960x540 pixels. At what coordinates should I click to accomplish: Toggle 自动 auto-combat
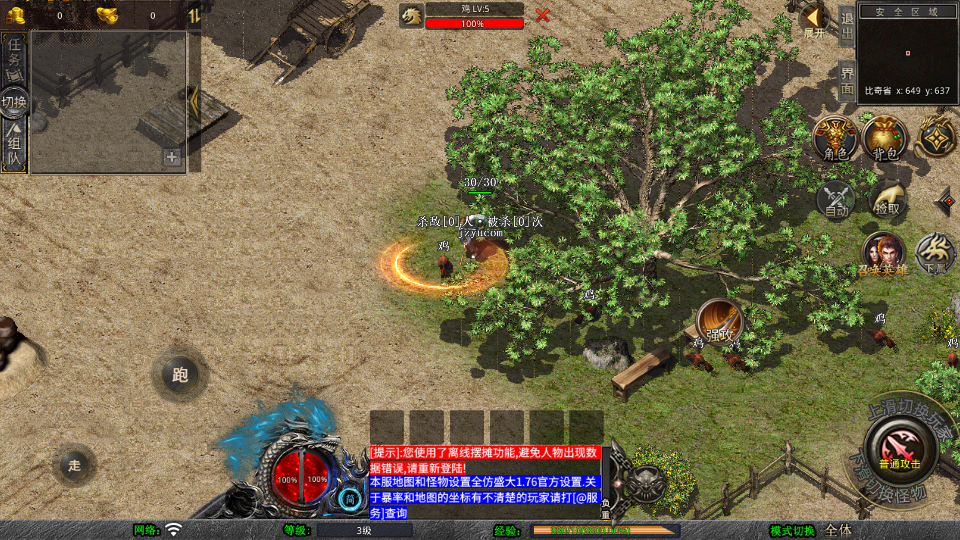836,198
